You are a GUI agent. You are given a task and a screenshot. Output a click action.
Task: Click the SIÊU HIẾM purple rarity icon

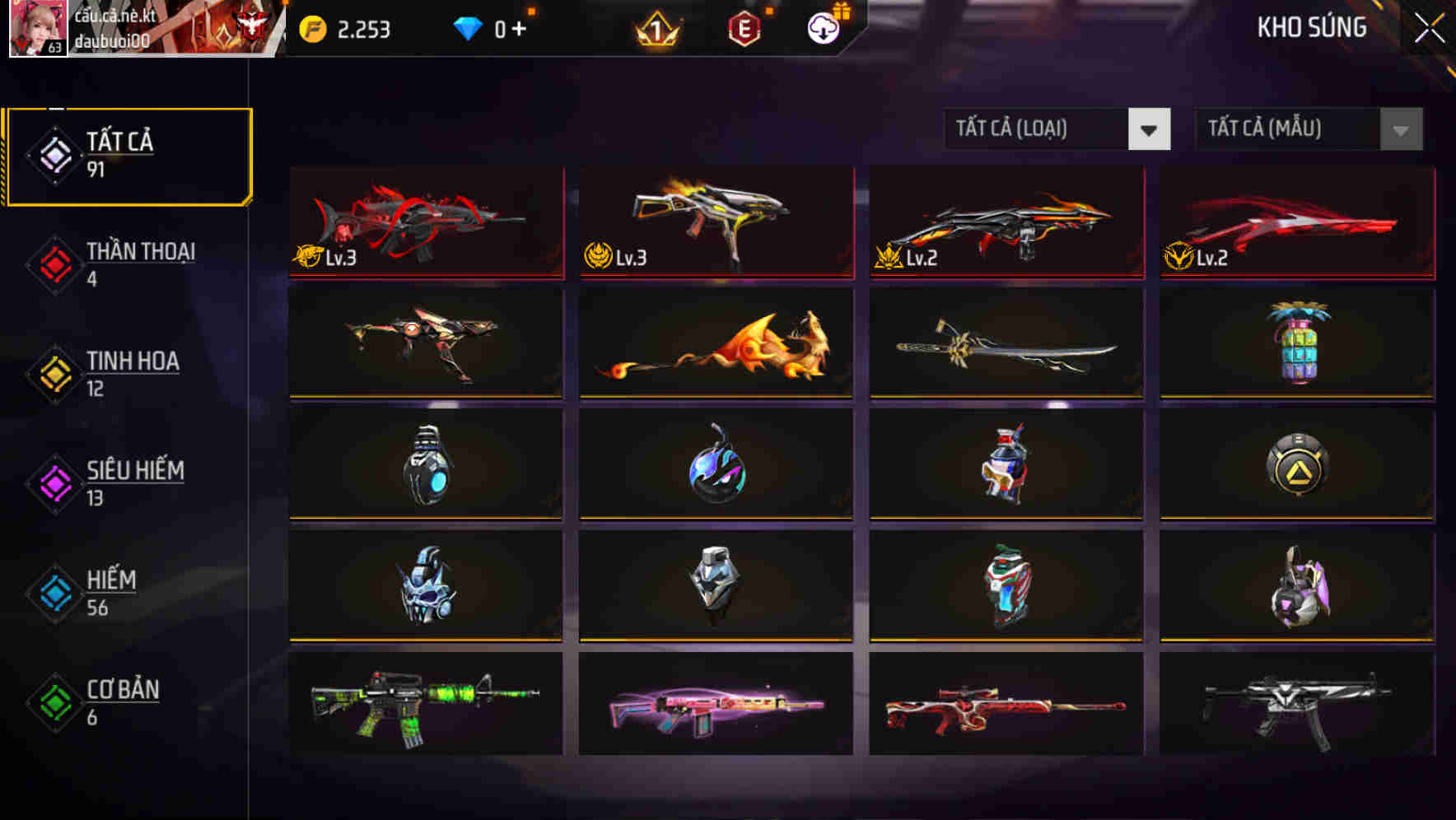point(54,483)
